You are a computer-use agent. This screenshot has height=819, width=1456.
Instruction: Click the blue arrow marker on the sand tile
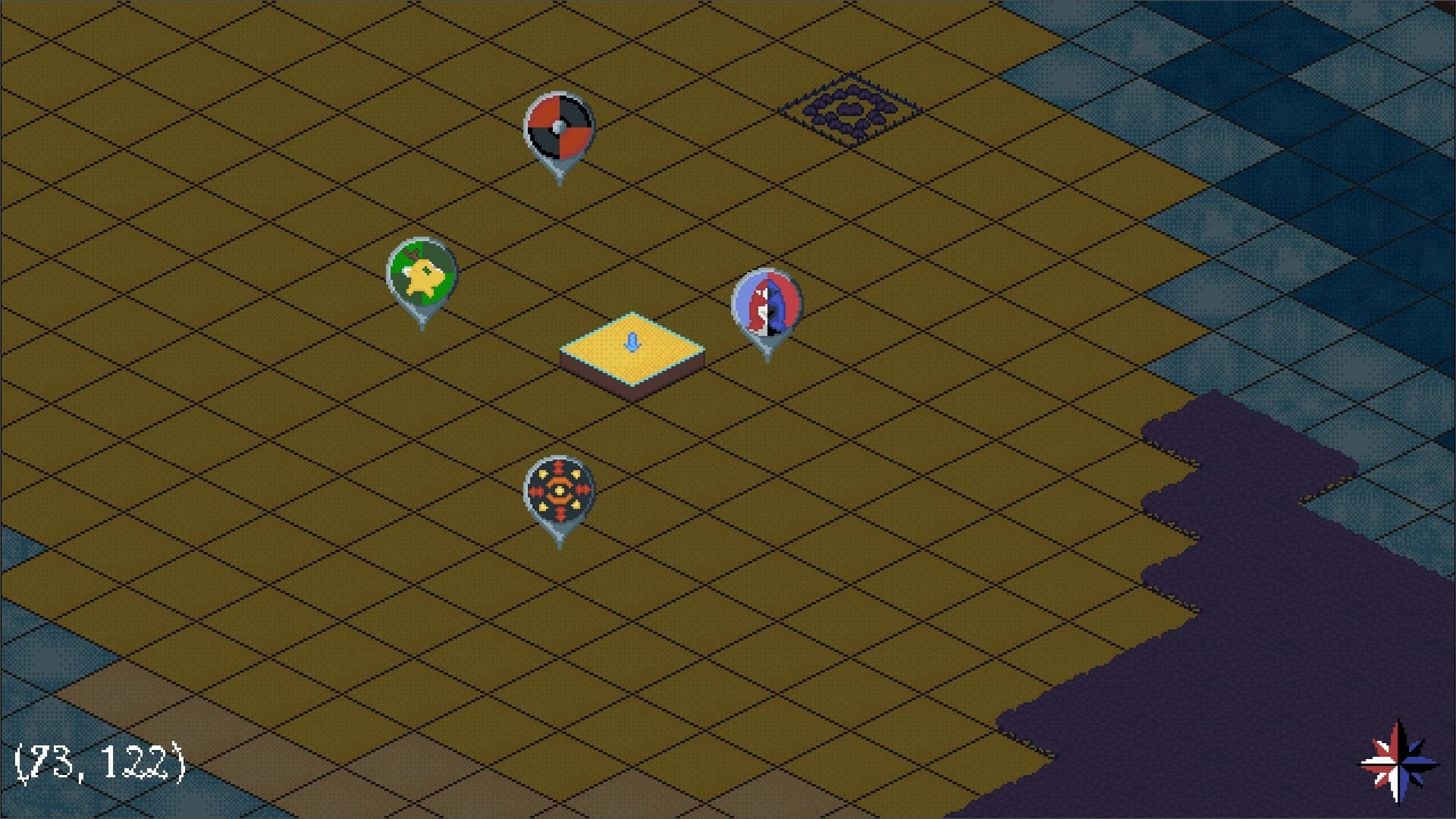coord(631,341)
